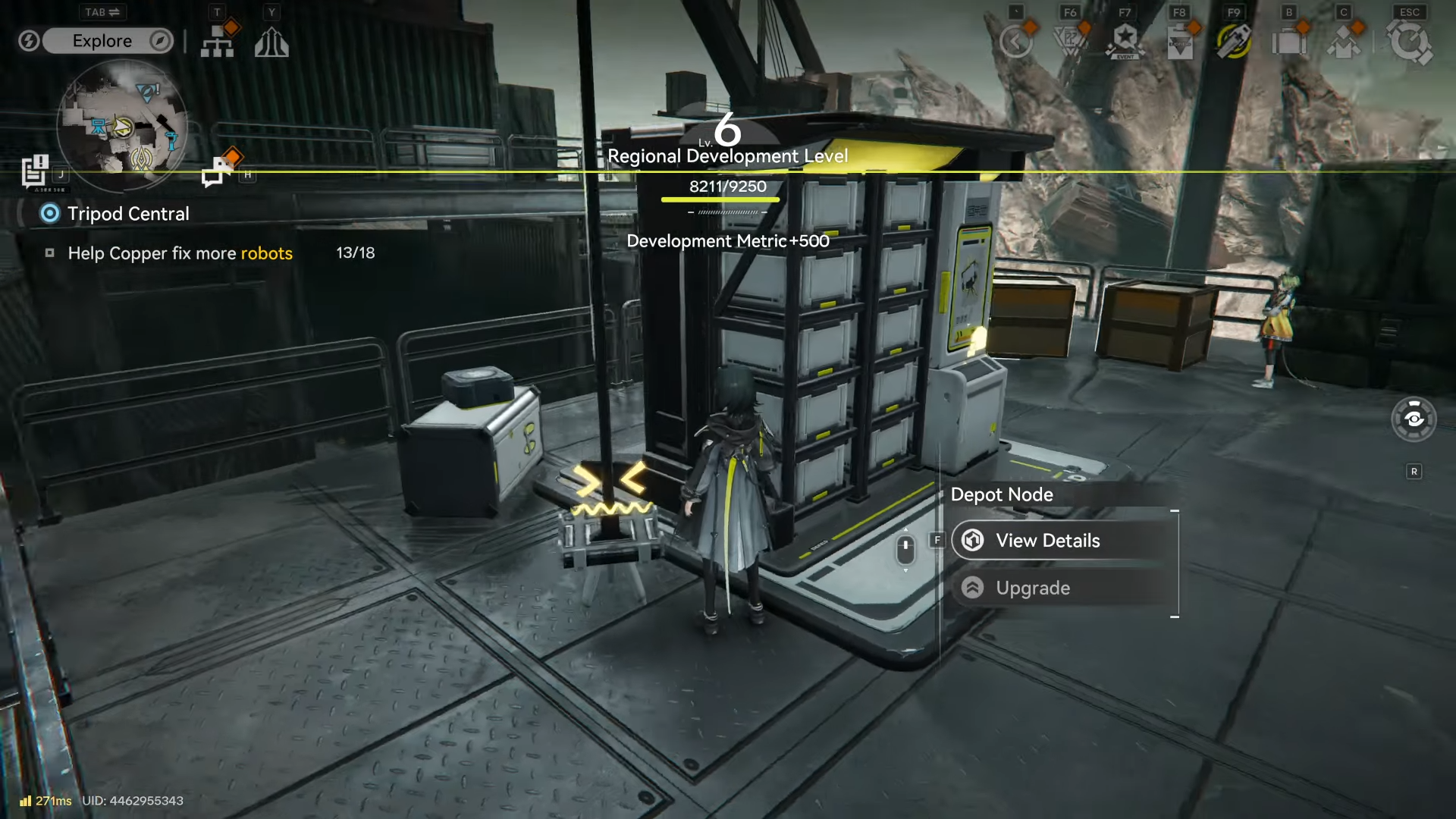This screenshot has width=1456, height=819.
Task: Click the eye camera icon on right edge
Action: [x=1414, y=419]
